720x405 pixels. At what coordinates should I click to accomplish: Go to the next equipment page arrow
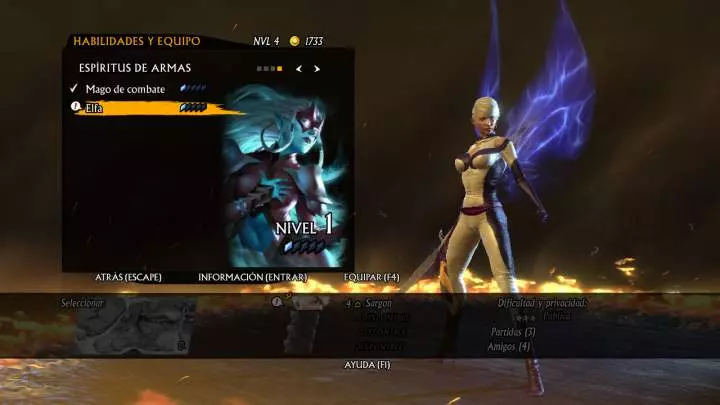(x=317, y=69)
